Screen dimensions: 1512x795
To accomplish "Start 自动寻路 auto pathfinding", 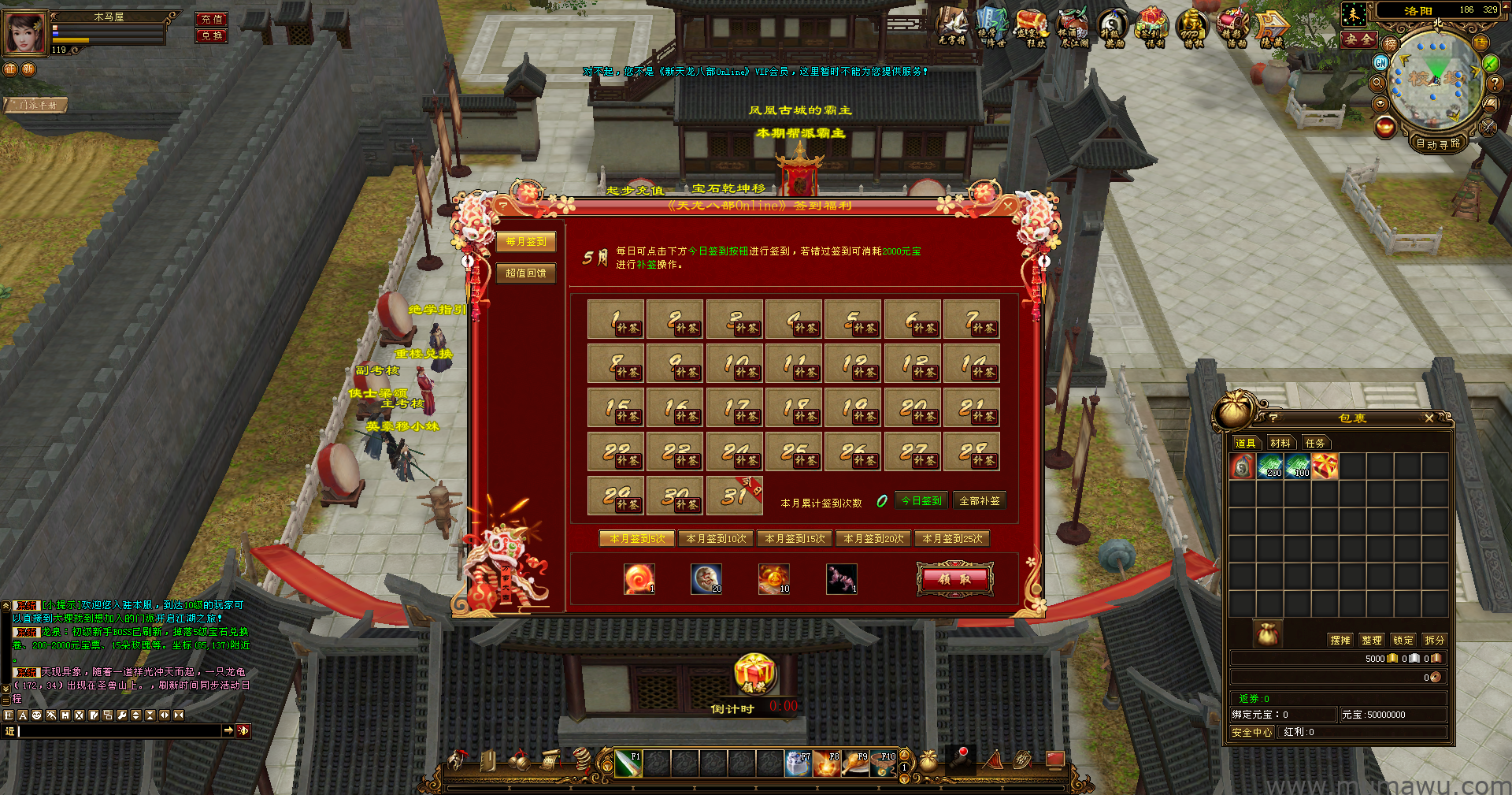I will [x=1438, y=143].
